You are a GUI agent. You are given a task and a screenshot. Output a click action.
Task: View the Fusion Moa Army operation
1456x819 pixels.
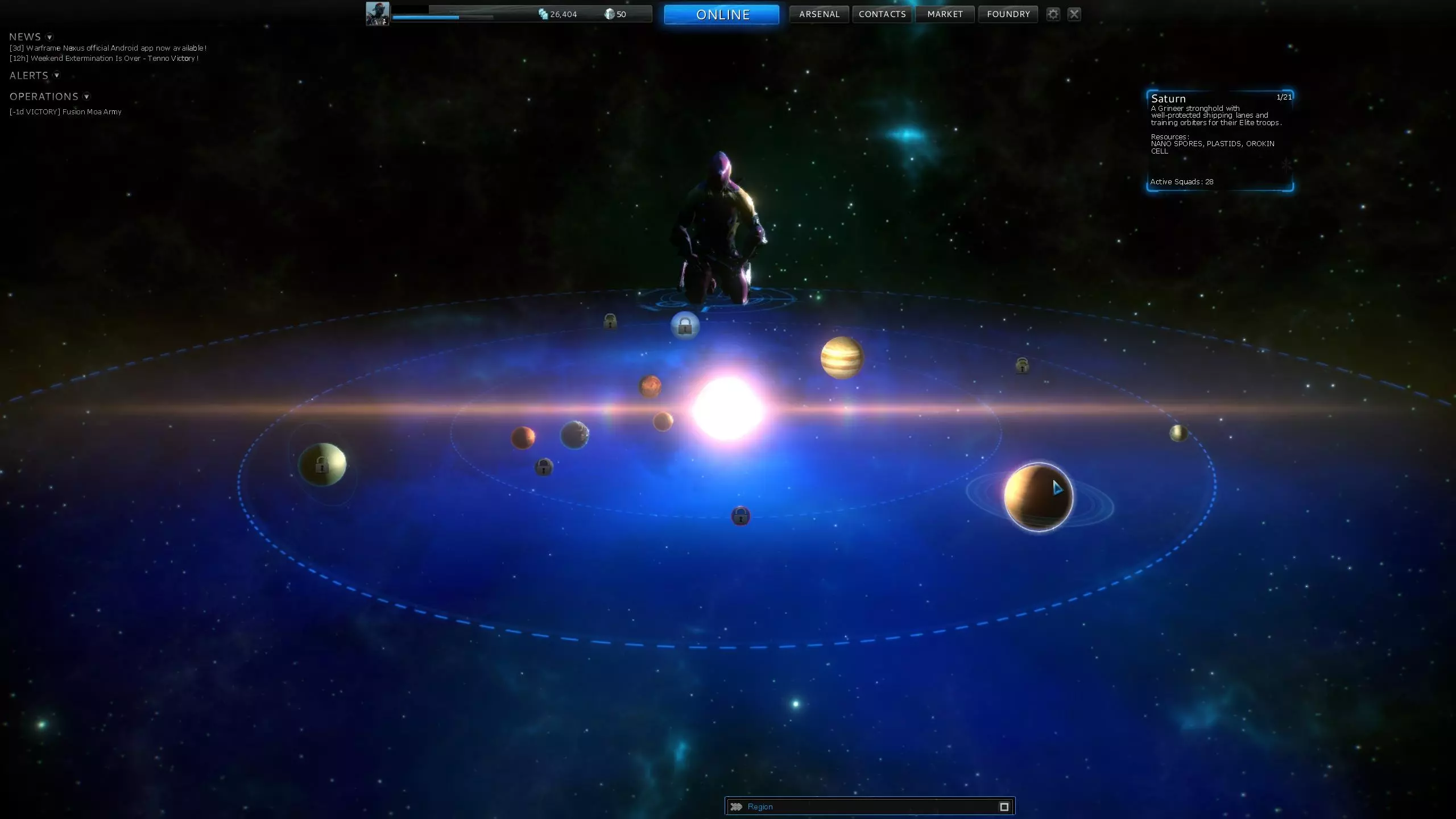[65, 112]
